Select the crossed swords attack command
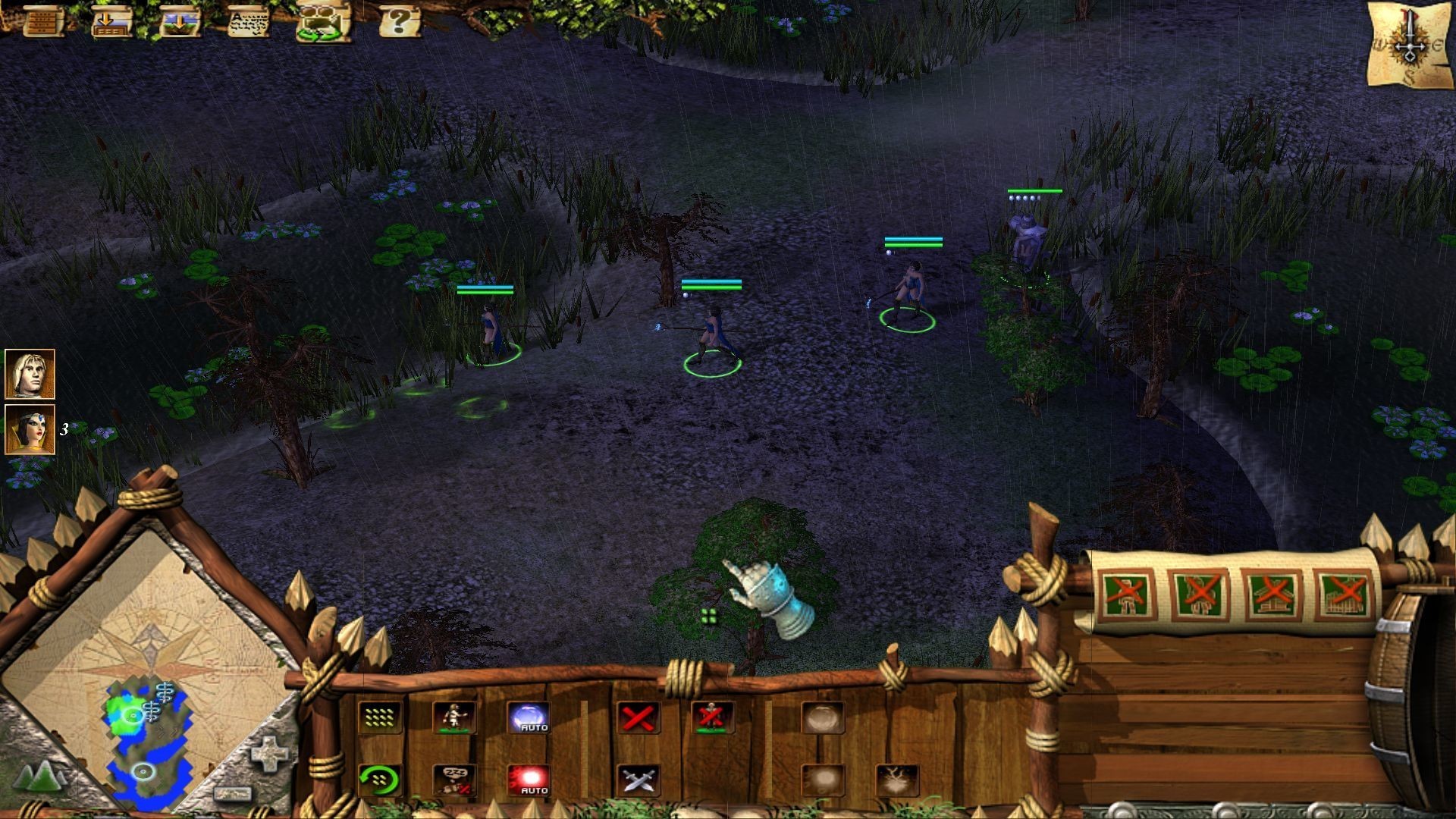 [638, 780]
